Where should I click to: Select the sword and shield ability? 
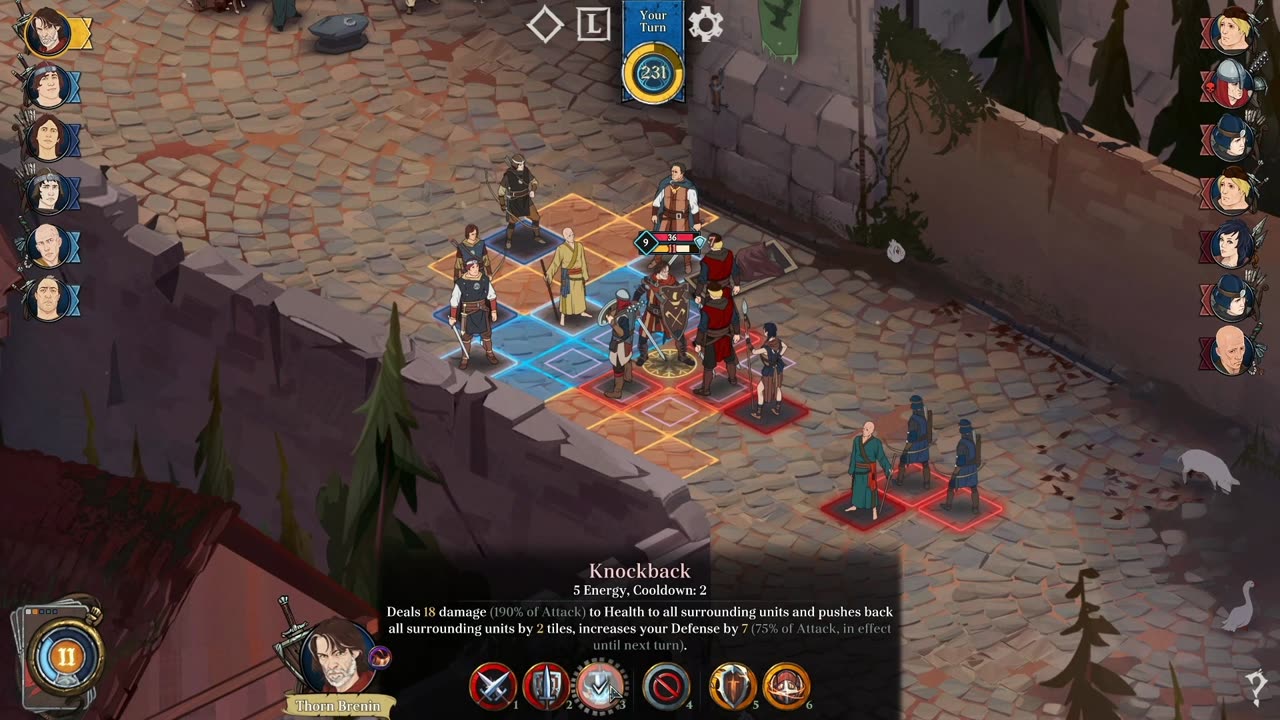point(546,687)
